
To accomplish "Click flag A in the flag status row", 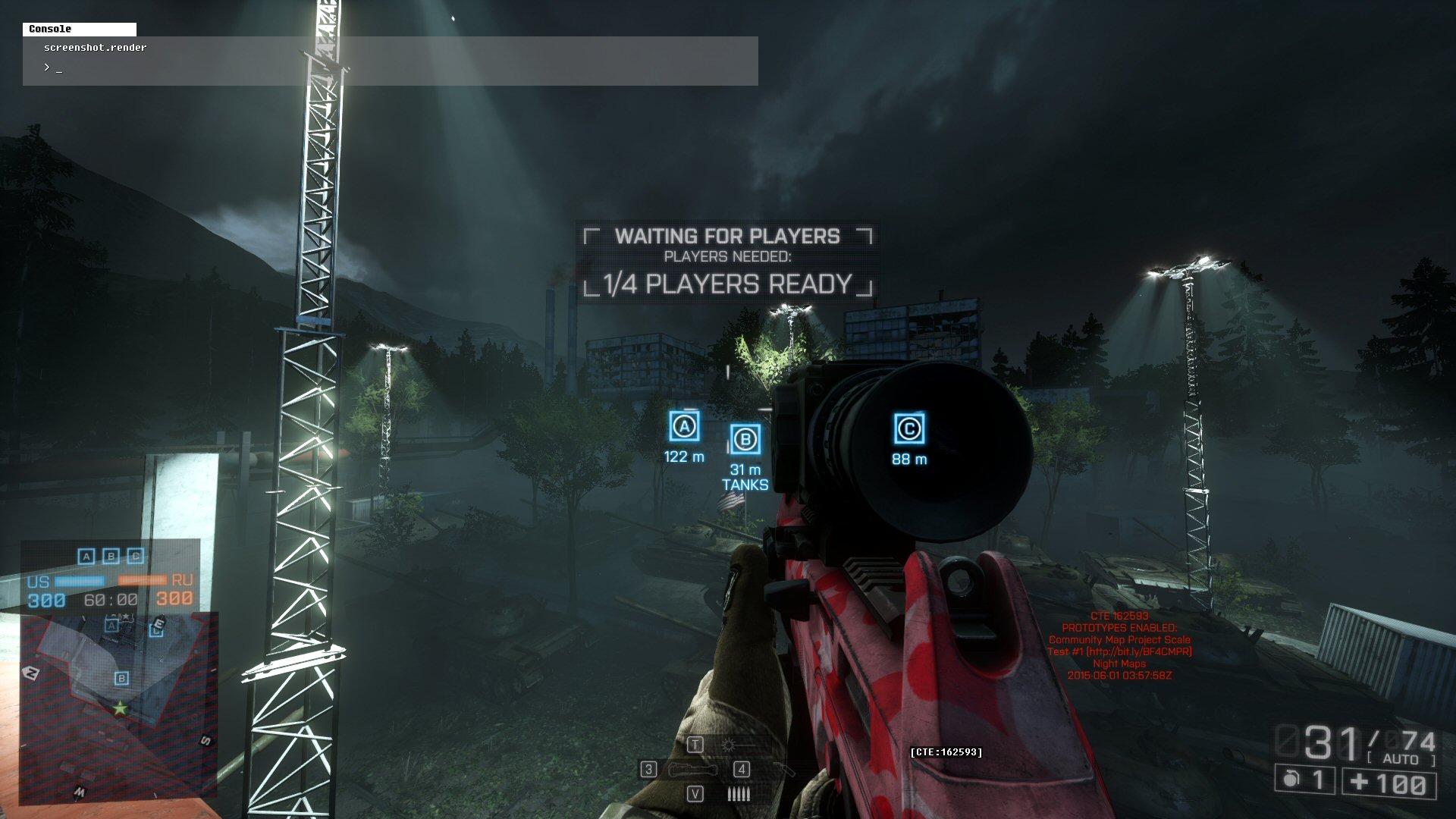I will click(86, 557).
